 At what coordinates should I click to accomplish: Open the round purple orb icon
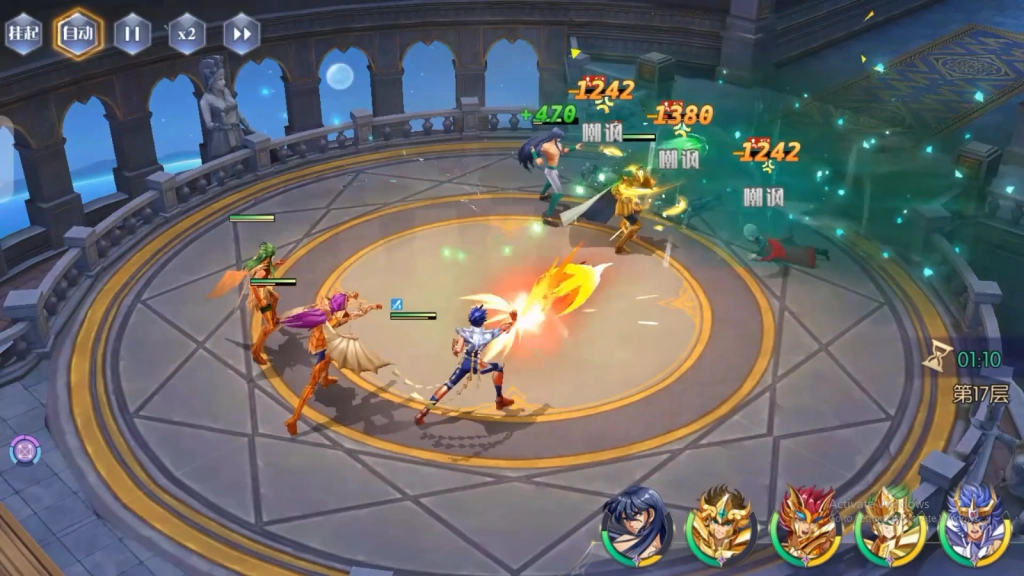tap(24, 451)
